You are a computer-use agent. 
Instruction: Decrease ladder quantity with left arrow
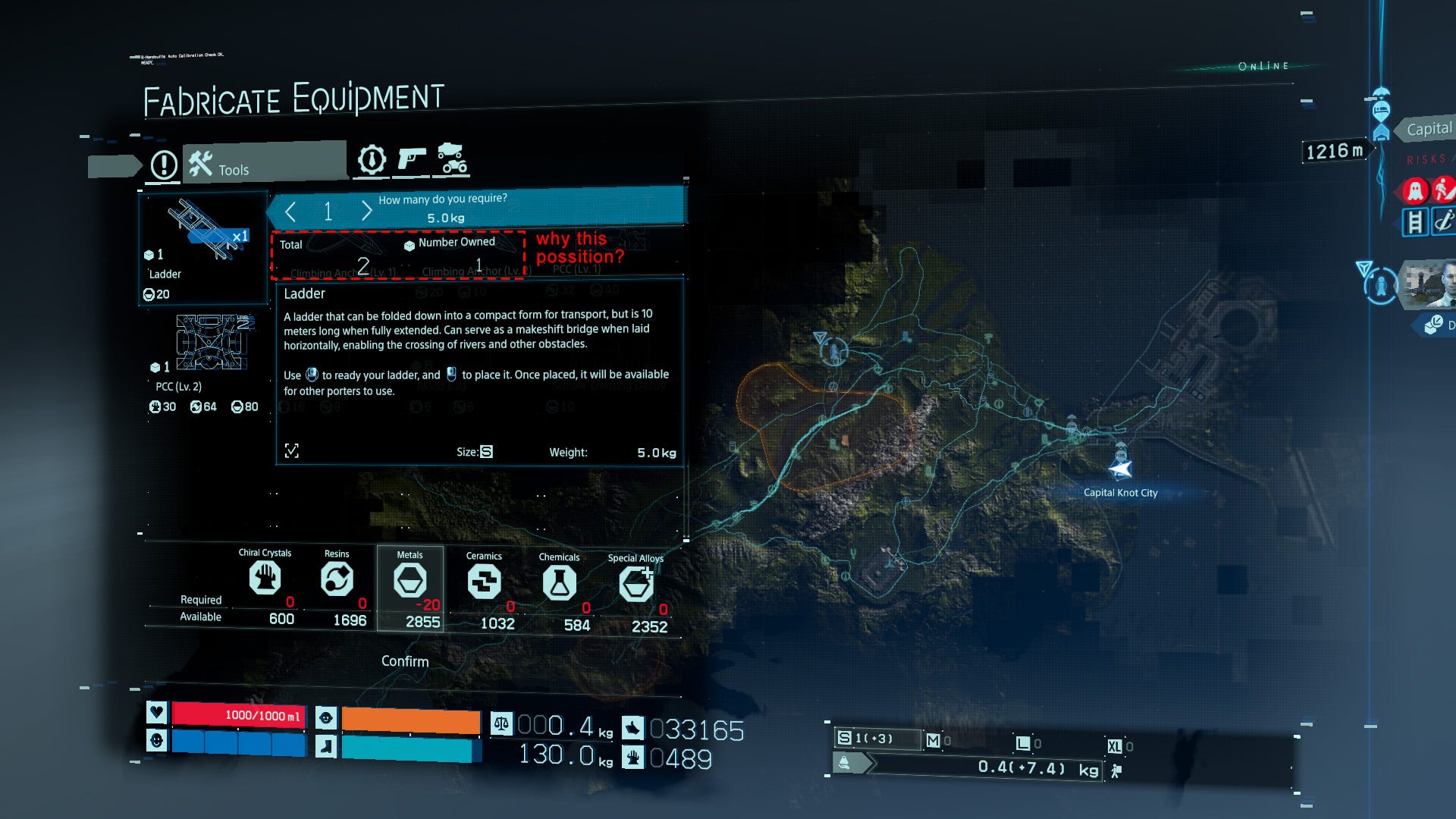290,212
